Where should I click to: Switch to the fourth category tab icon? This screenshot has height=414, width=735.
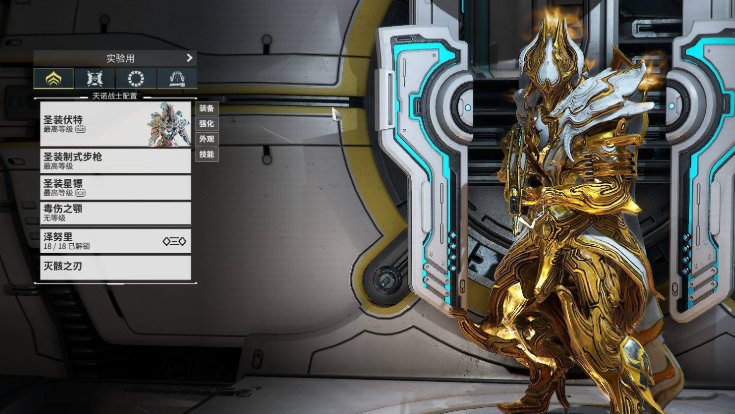click(177, 78)
